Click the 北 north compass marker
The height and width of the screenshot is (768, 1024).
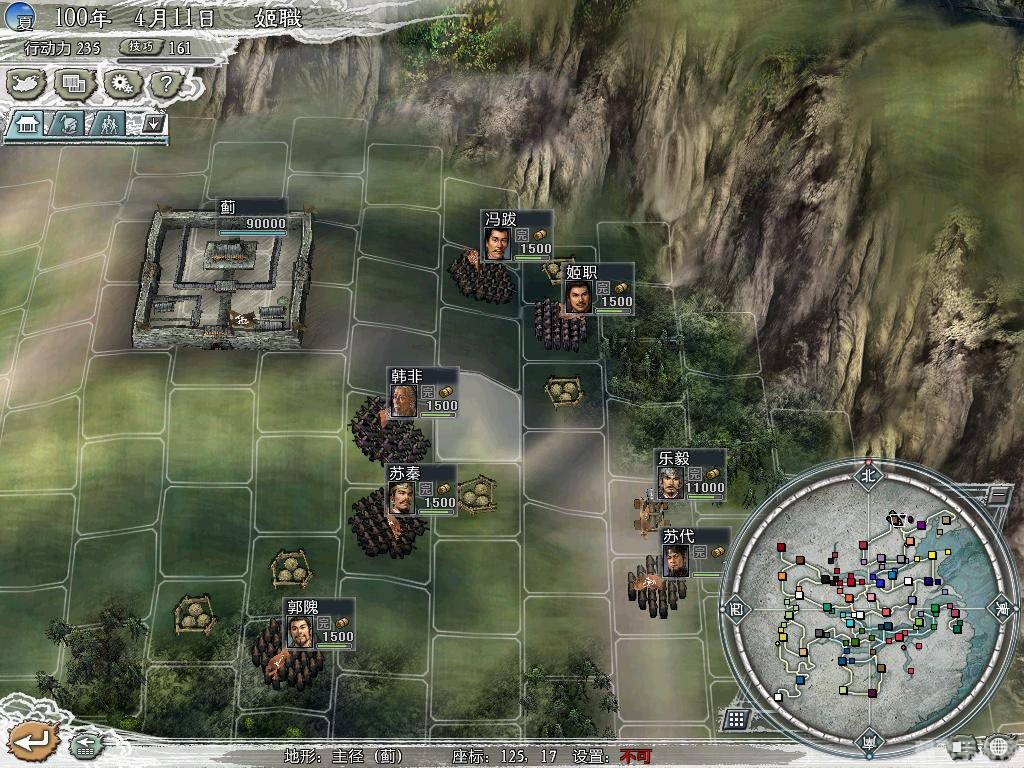tap(866, 476)
